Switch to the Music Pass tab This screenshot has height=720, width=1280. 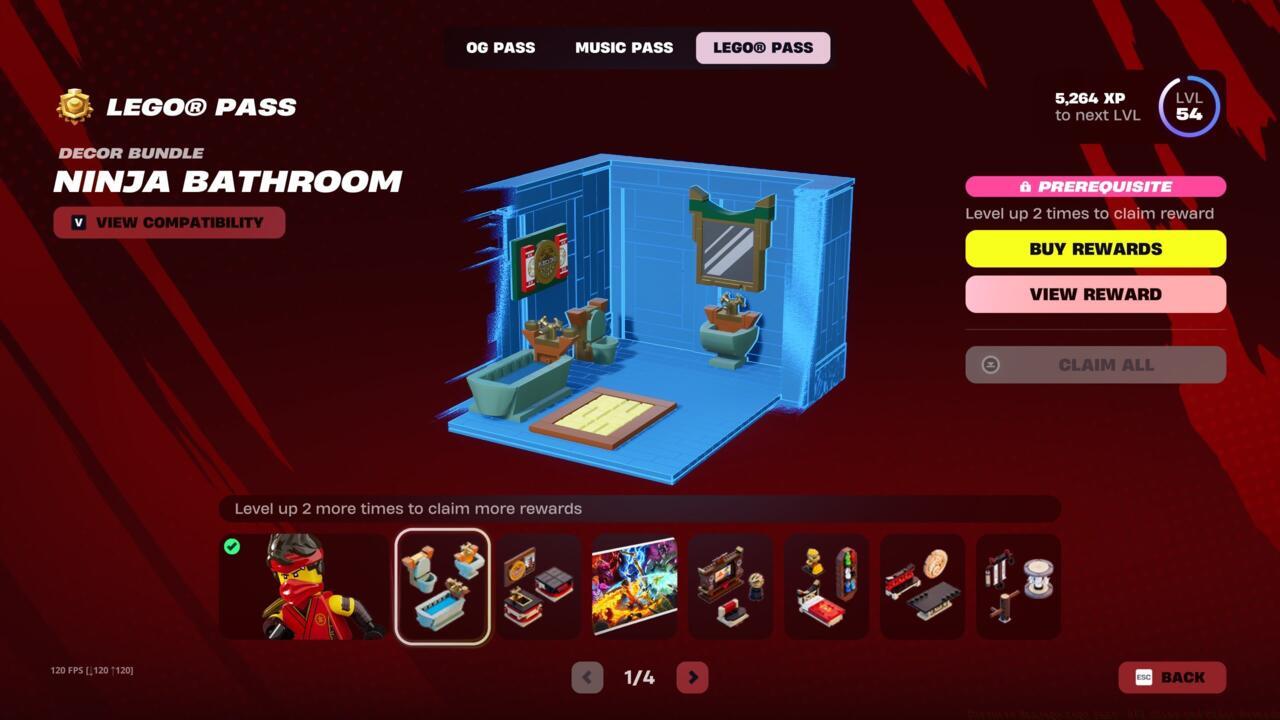(623, 47)
